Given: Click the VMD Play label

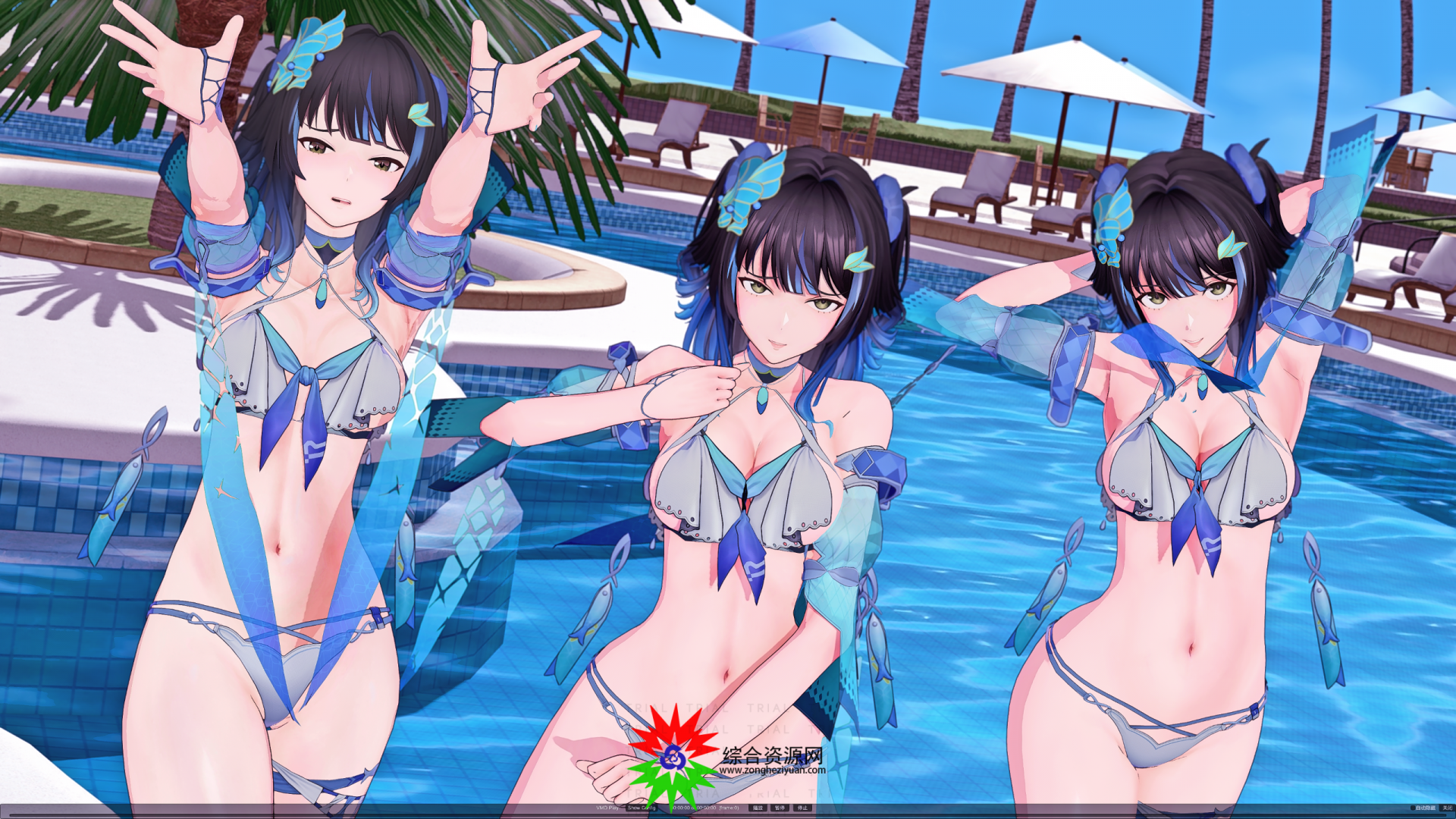Looking at the screenshot, I should pos(607,808).
